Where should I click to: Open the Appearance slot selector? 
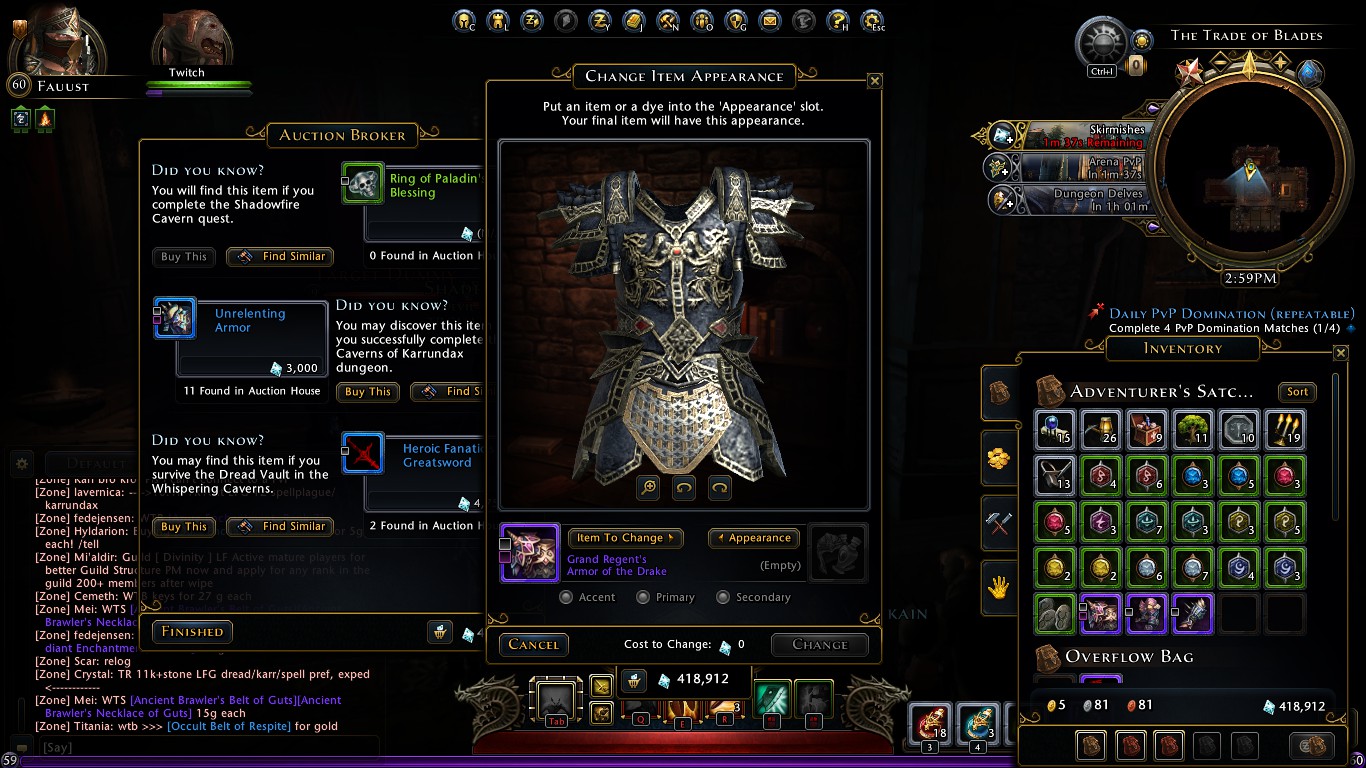click(x=754, y=538)
